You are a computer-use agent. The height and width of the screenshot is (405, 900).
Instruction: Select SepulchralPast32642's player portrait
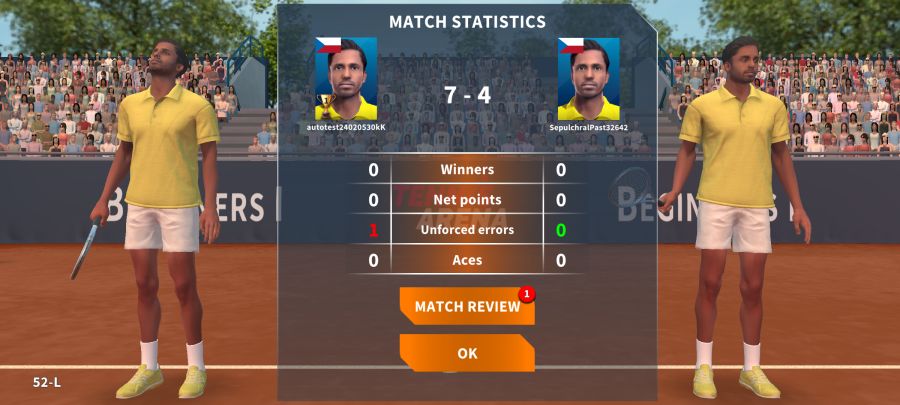pyautogui.click(x=588, y=79)
